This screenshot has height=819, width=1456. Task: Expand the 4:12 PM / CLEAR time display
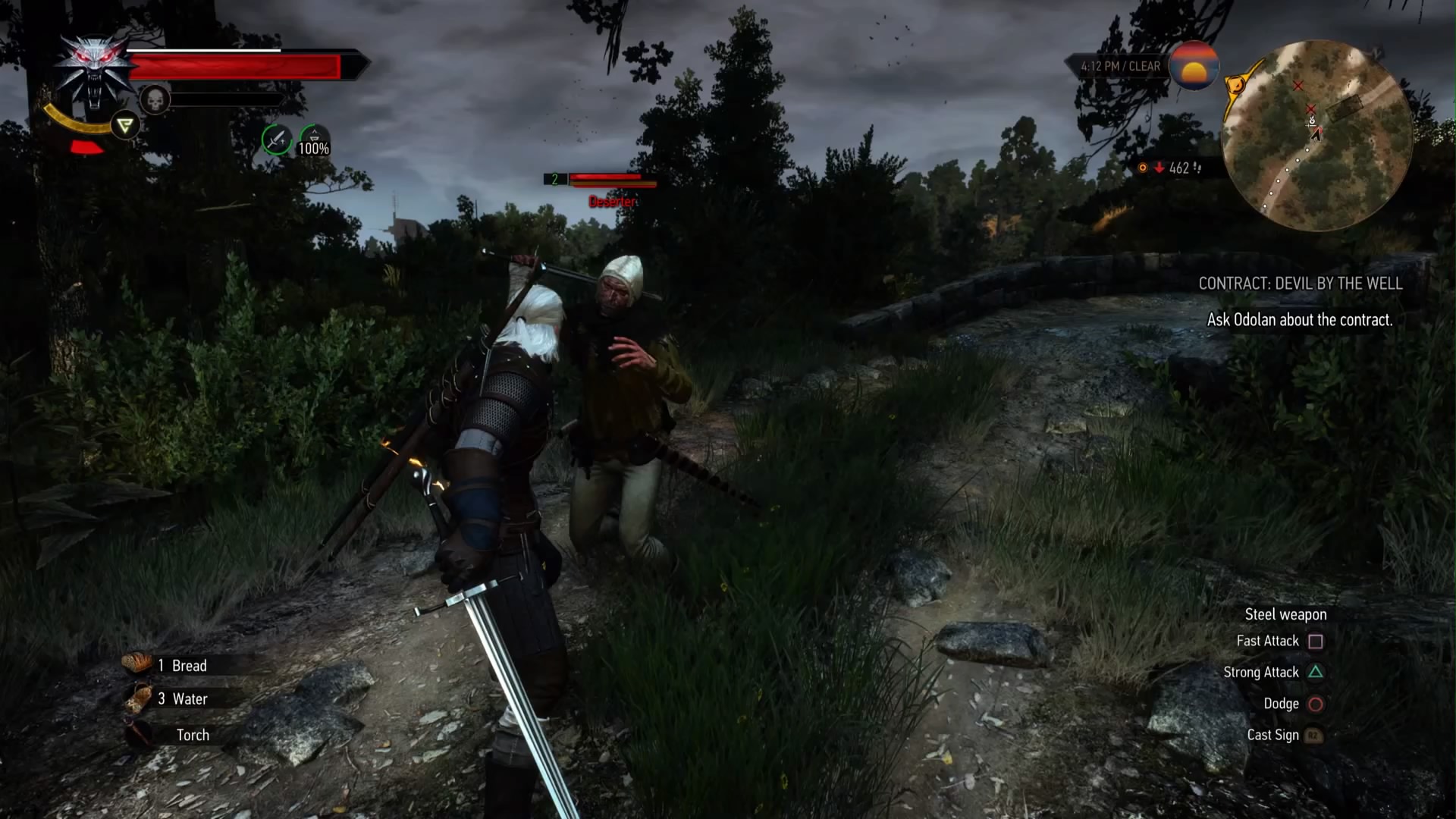click(x=1121, y=66)
